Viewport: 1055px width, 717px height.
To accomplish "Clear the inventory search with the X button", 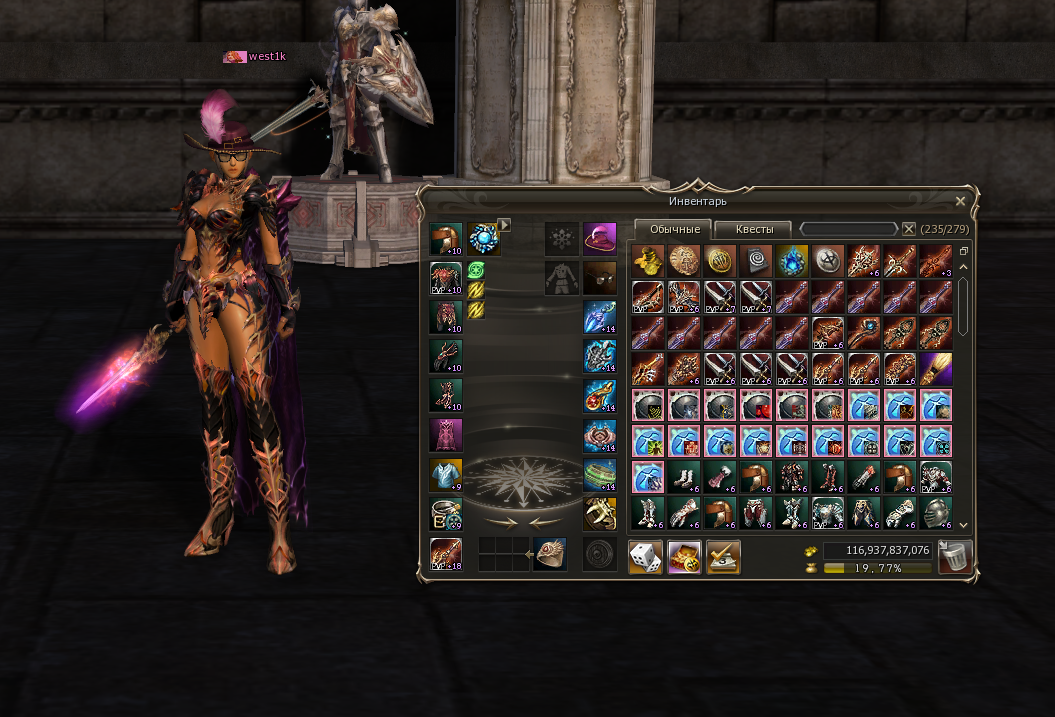I will point(909,229).
